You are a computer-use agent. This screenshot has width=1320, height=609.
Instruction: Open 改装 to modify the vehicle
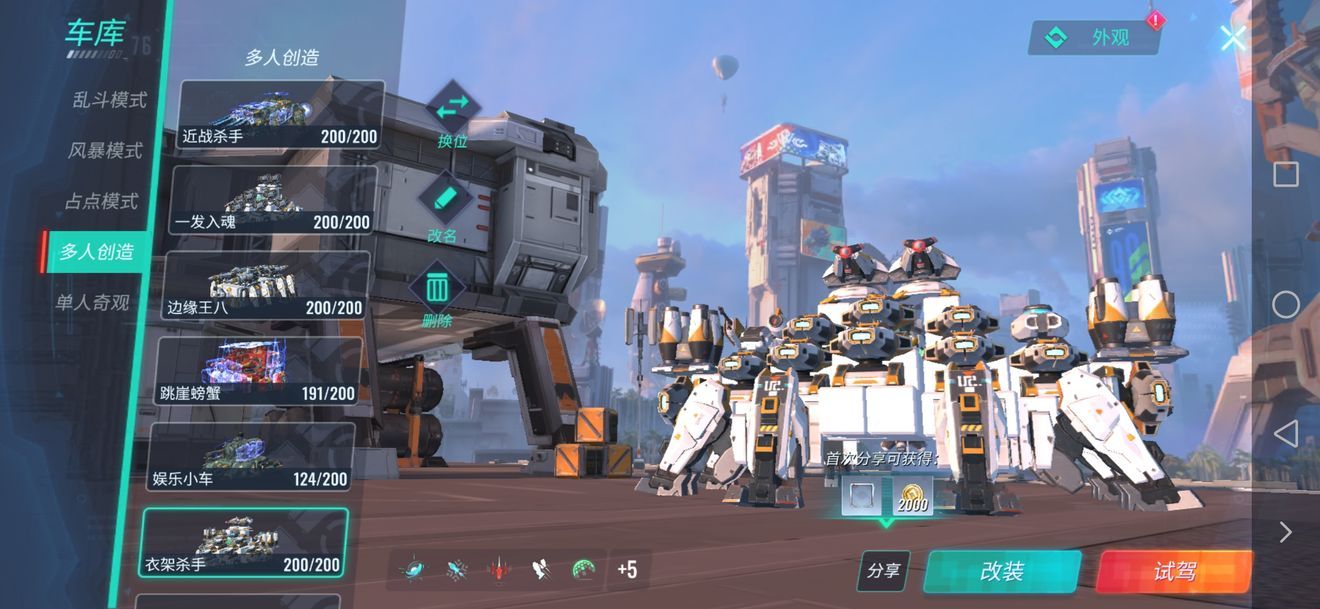pyautogui.click(x=1001, y=572)
